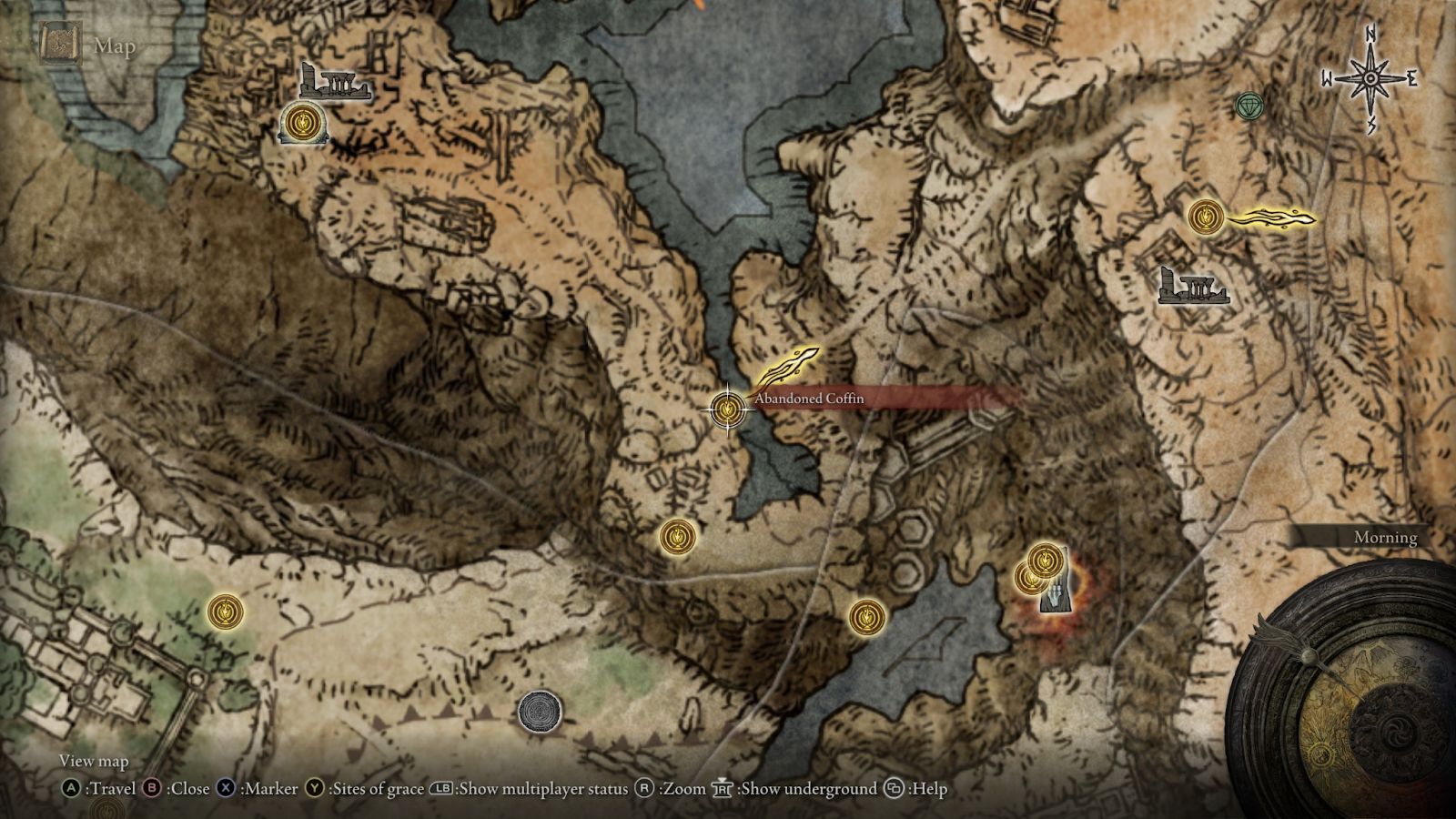The height and width of the screenshot is (819, 1456).
Task: Click the compass rose
Action: pos(1370,79)
